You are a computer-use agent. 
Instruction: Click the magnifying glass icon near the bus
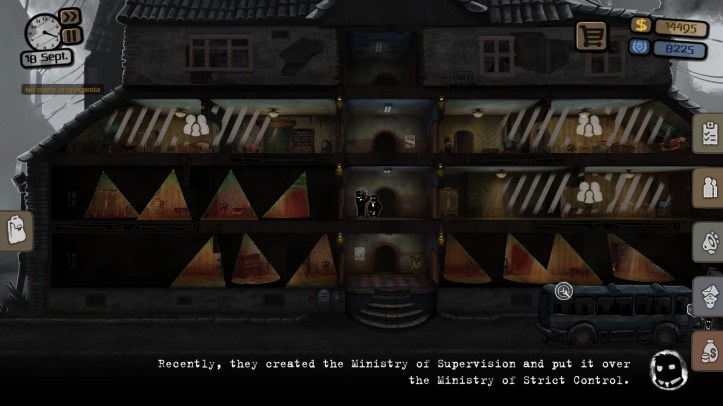(564, 291)
